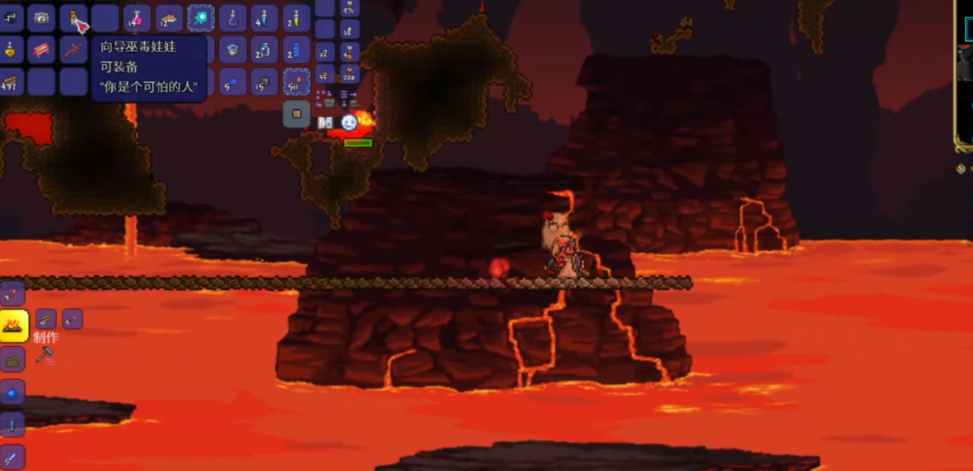
Task: Open the trash can slot
Action: click(296, 115)
